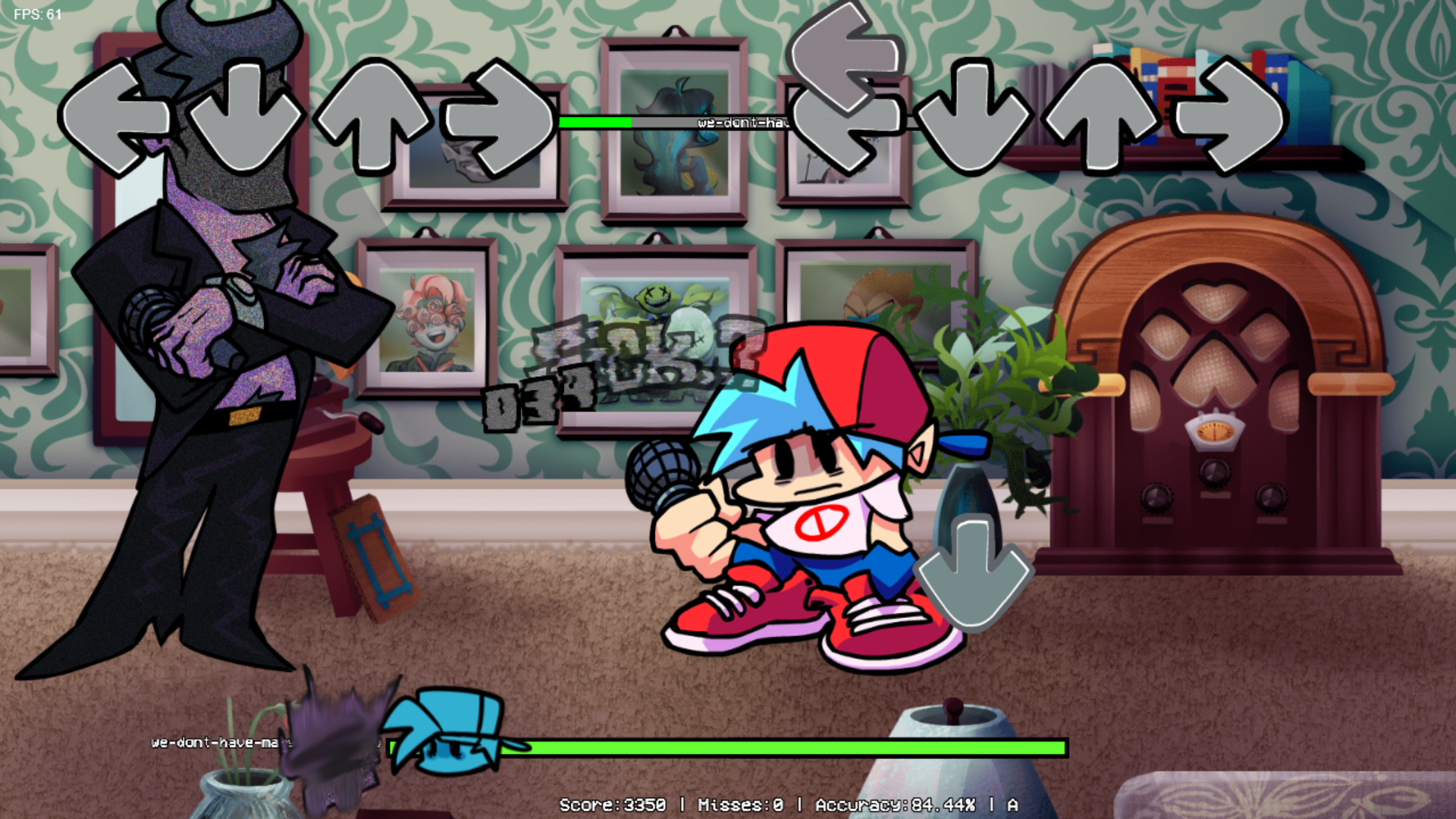Hit the player's down arrow receptor
This screenshot has height=819, width=1456.
click(973, 118)
